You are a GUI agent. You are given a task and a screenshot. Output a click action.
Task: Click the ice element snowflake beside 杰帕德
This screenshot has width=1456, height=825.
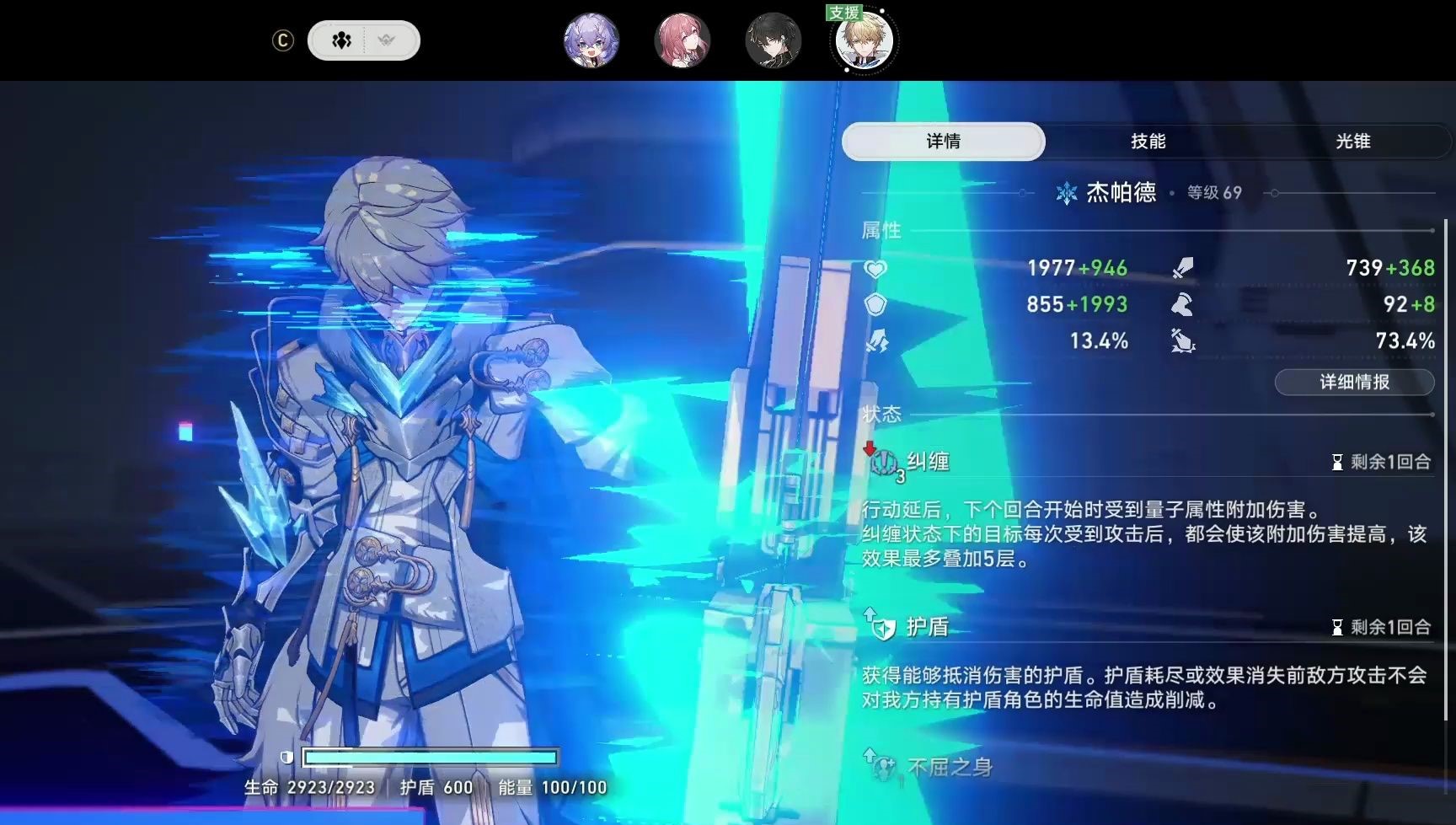[x=1067, y=191]
